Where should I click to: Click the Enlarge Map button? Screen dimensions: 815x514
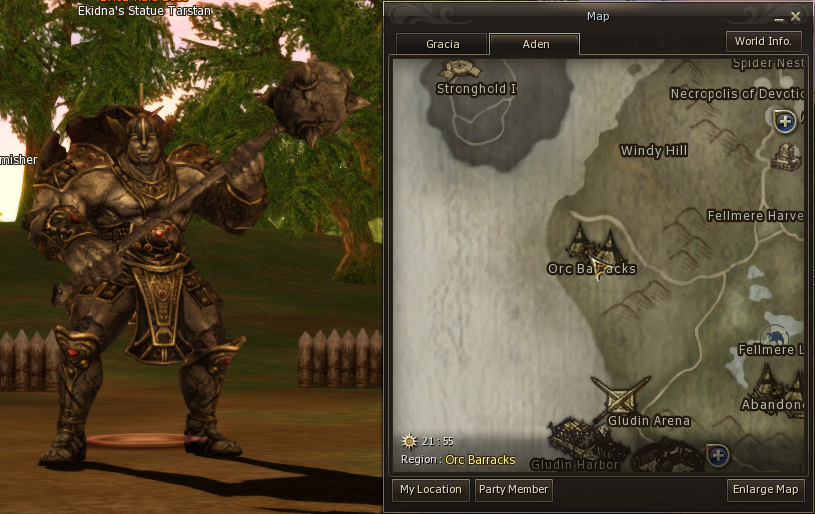[766, 490]
